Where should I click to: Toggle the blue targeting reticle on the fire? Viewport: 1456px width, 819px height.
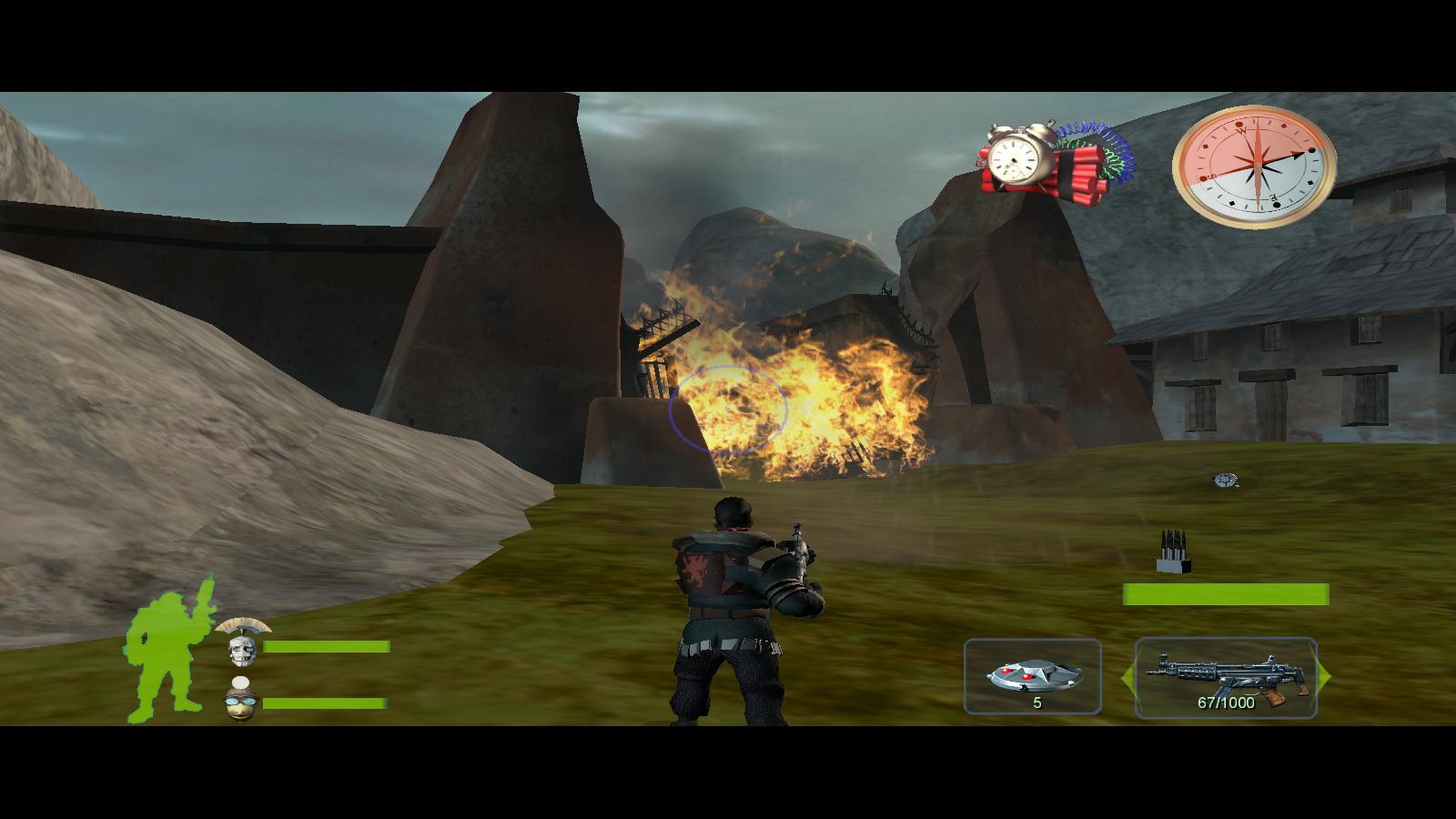pyautogui.click(x=728, y=408)
